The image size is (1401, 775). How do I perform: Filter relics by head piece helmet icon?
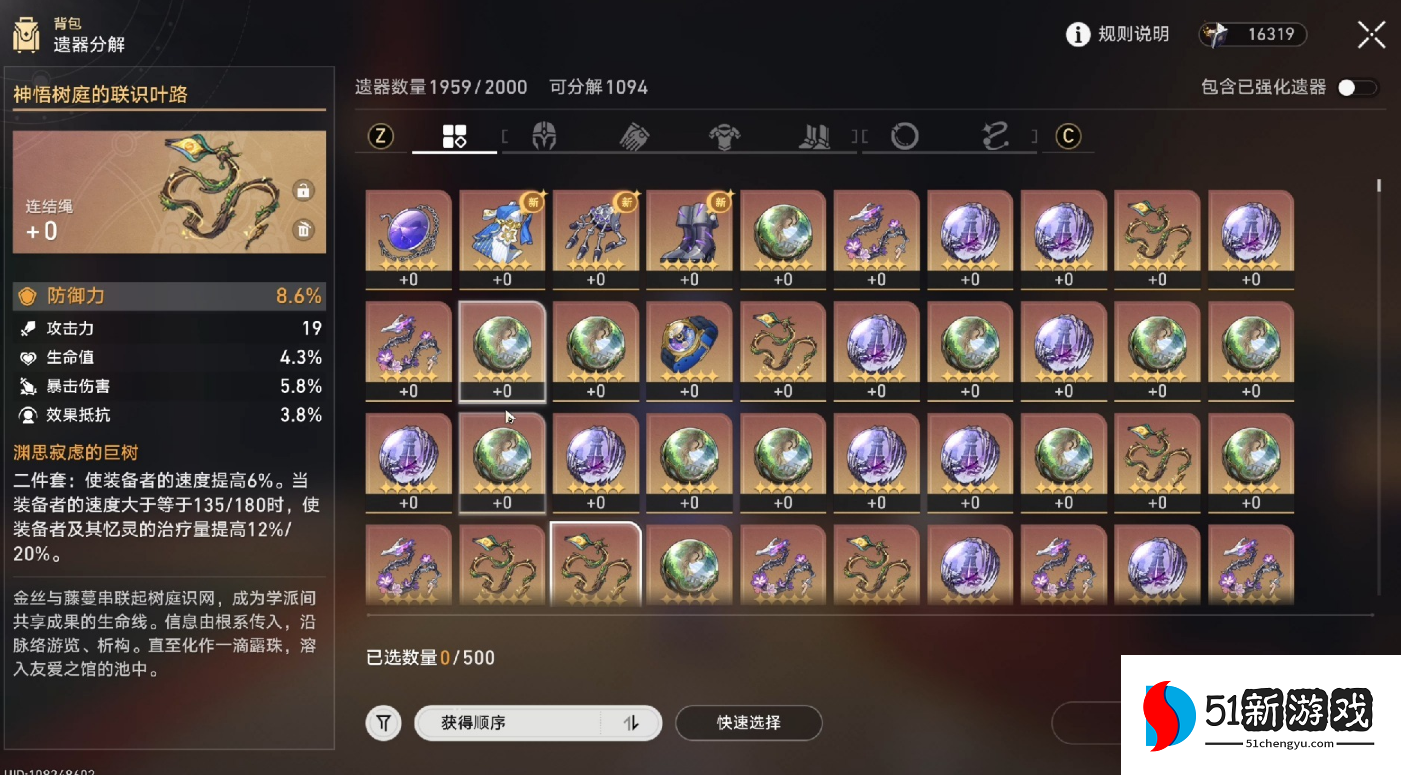545,137
